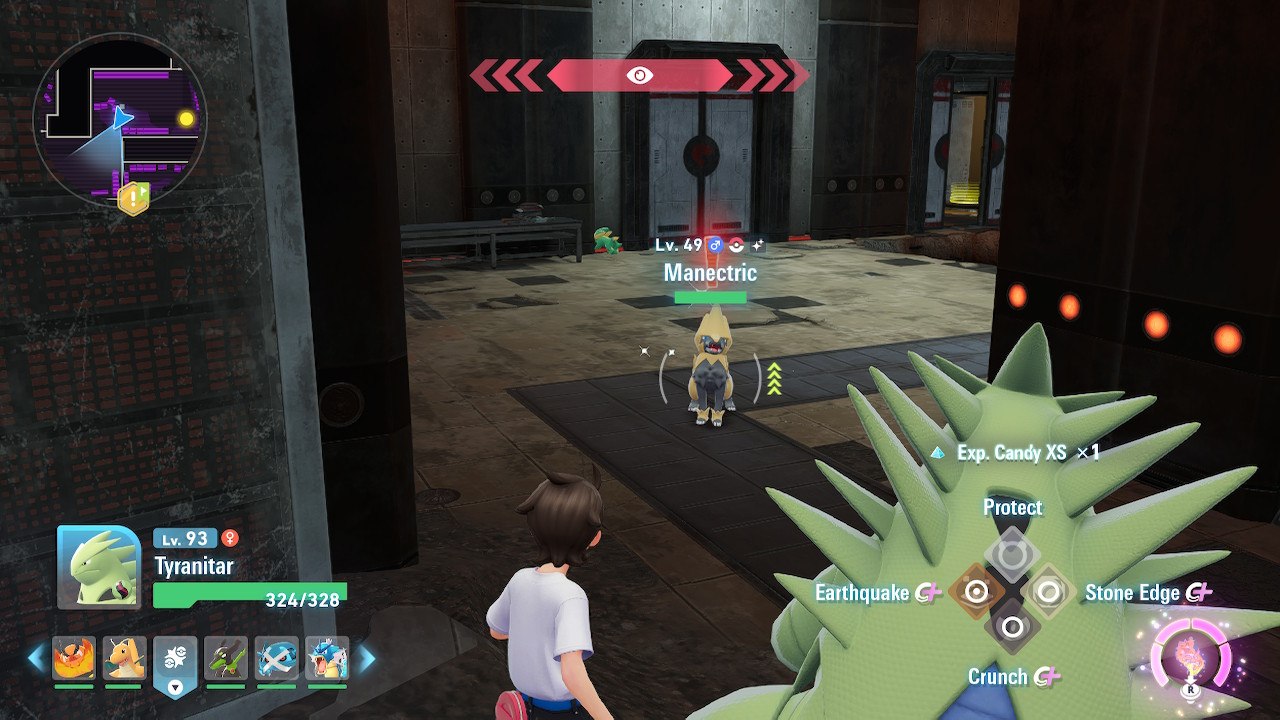Click the left party scroll arrow
Image resolution: width=1280 pixels, height=720 pixels.
pyautogui.click(x=36, y=658)
